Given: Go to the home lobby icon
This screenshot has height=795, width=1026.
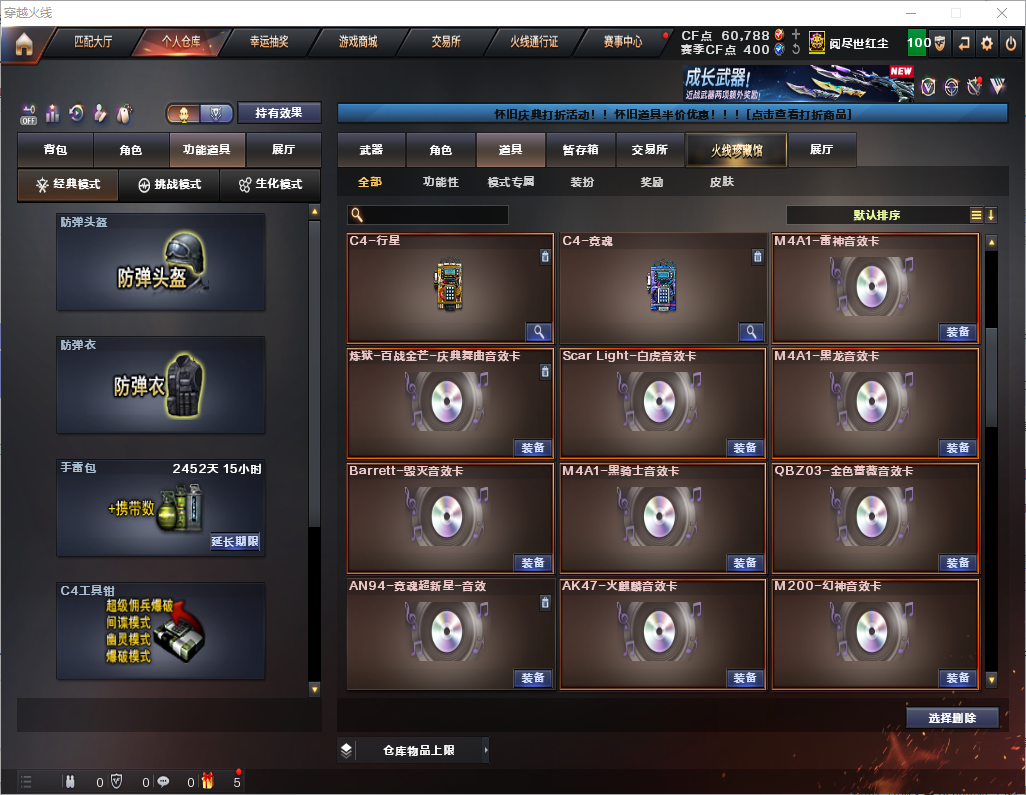Looking at the screenshot, I should (x=23, y=43).
